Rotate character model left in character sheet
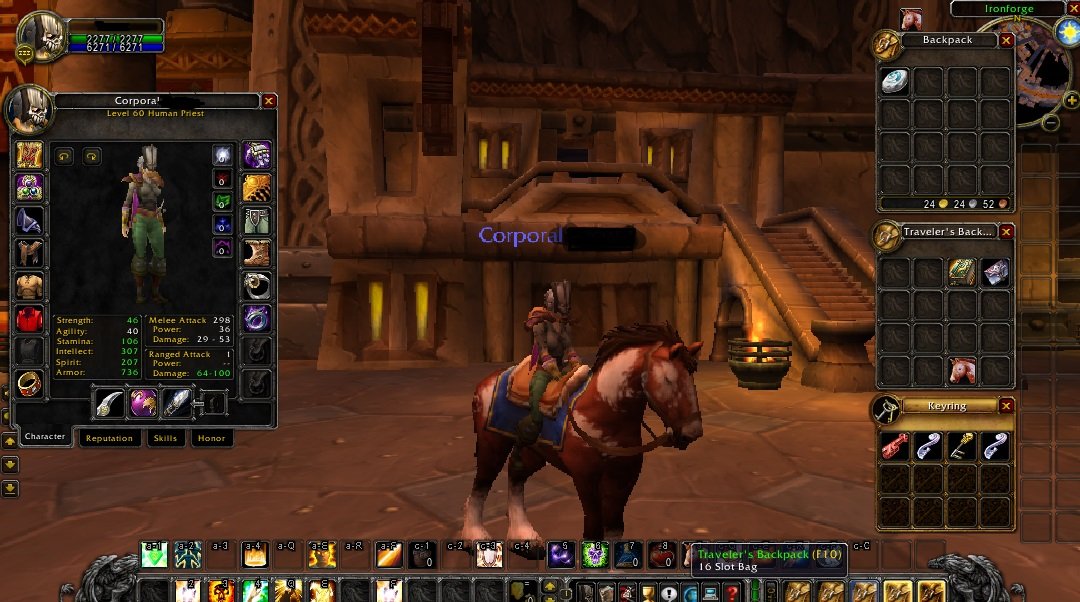 click(65, 156)
